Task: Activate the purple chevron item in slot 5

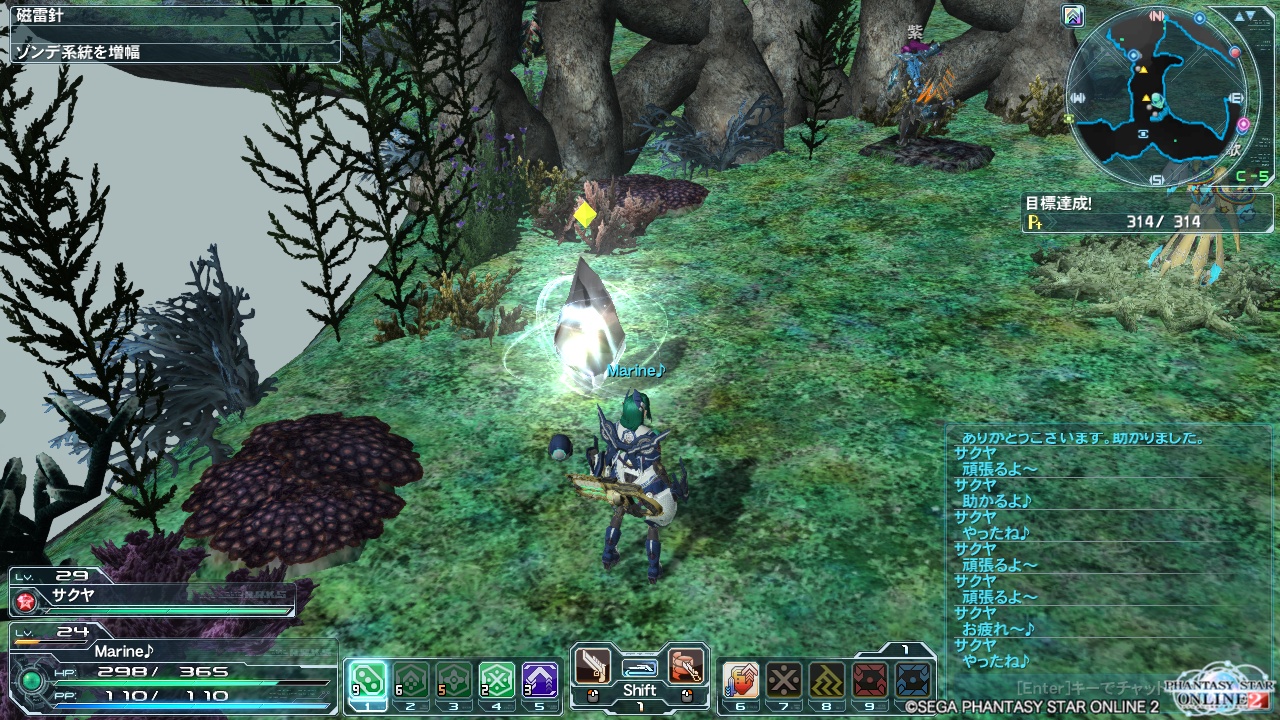Action: pos(540,679)
